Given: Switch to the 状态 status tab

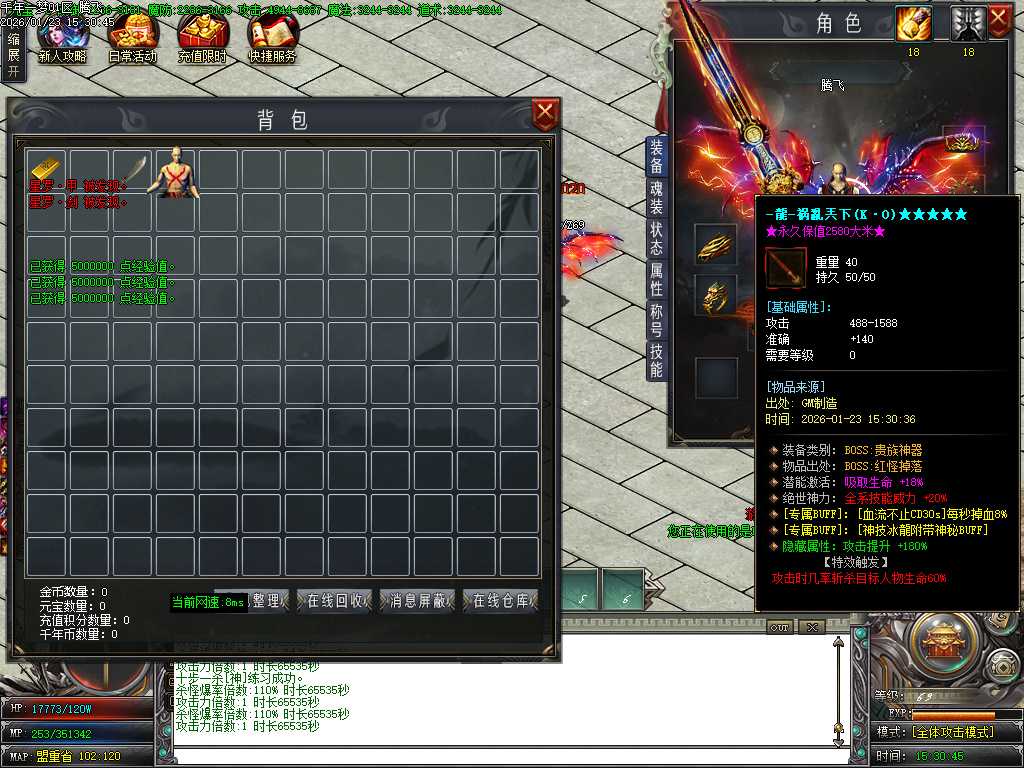Looking at the screenshot, I should [x=656, y=238].
